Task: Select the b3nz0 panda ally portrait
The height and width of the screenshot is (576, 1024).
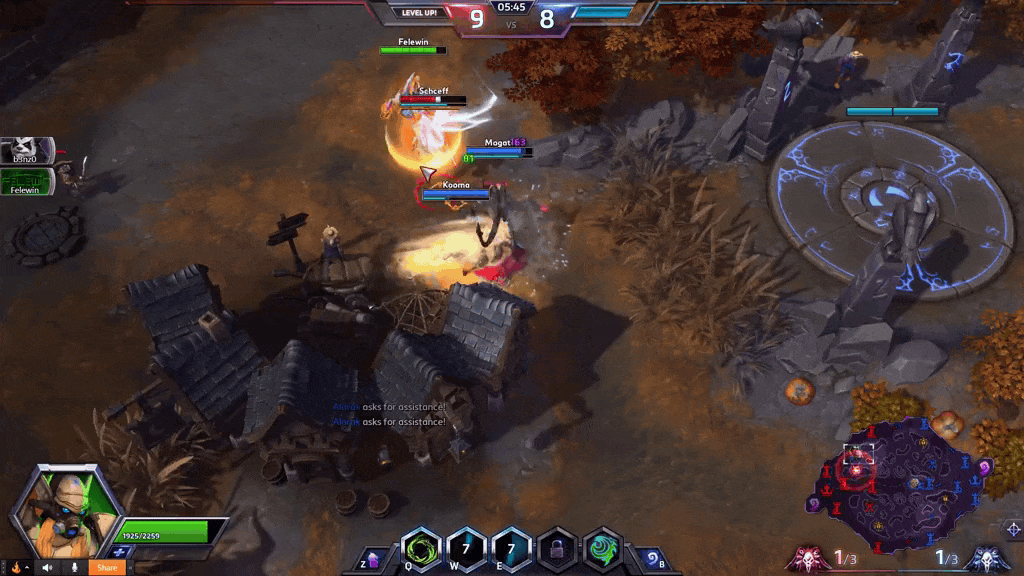Action: click(26, 150)
